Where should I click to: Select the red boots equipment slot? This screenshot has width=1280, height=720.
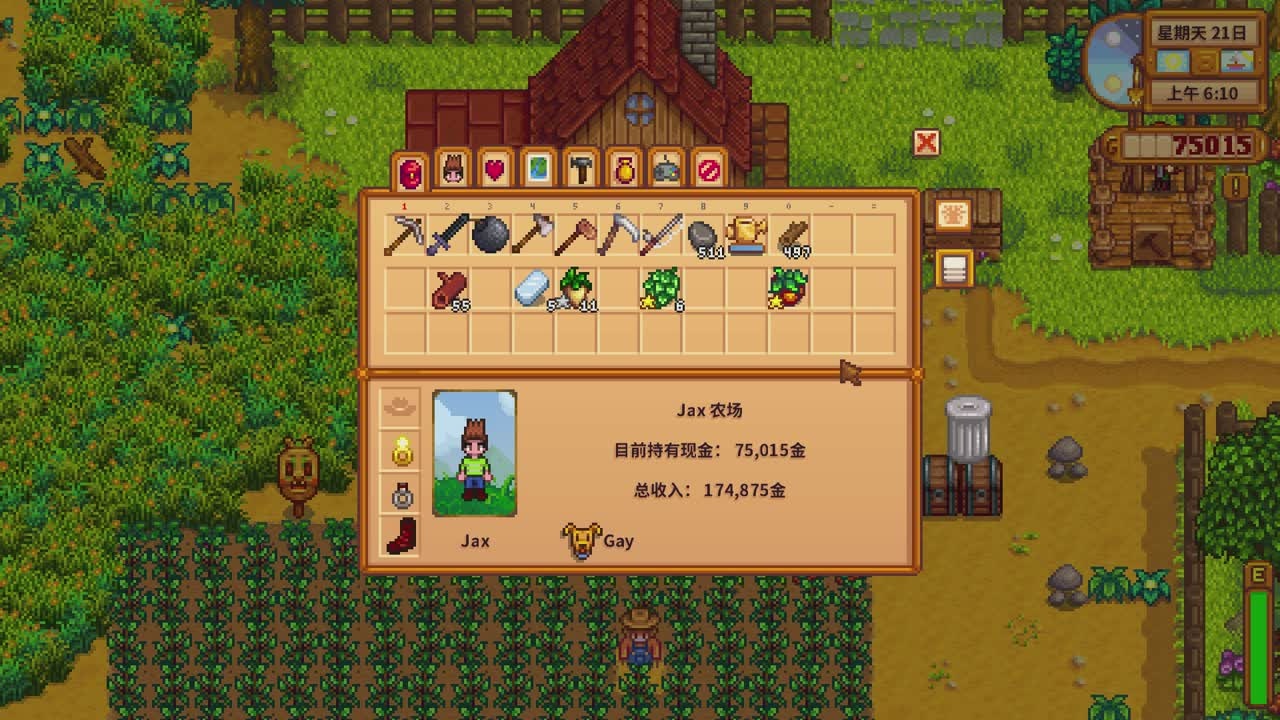coord(402,537)
